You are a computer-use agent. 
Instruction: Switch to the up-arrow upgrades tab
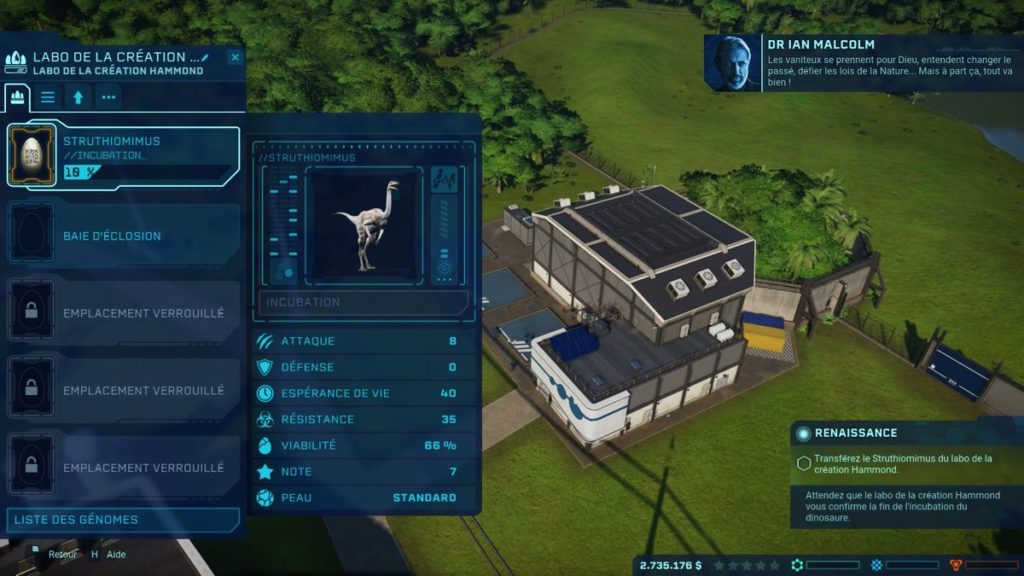77,97
